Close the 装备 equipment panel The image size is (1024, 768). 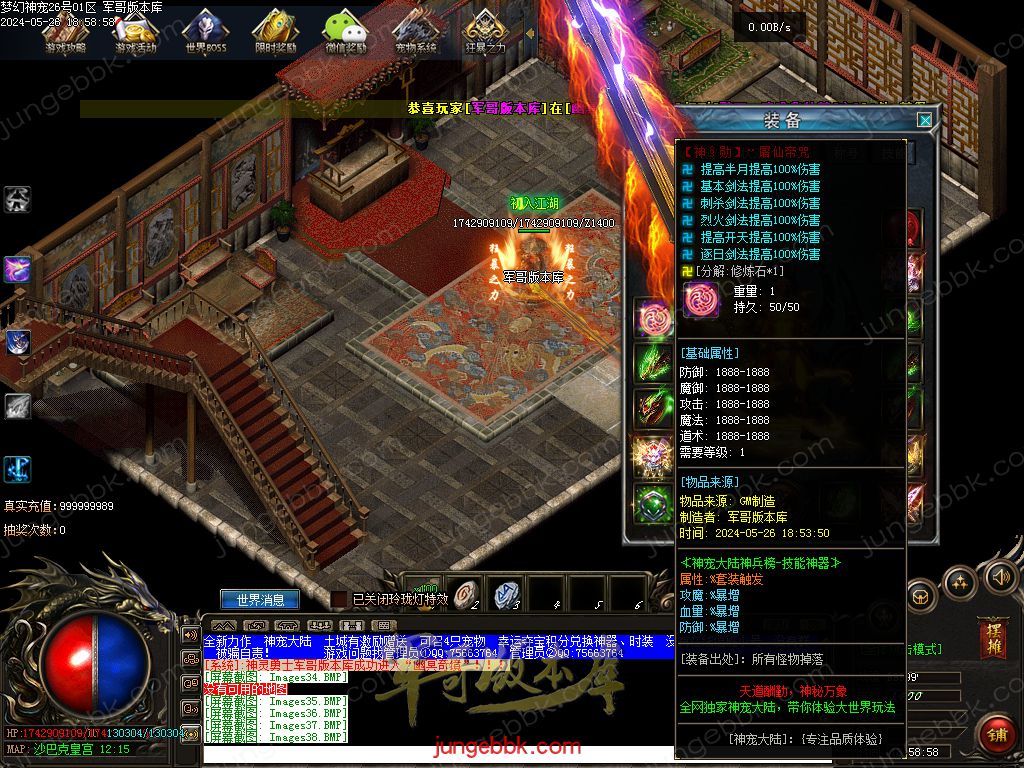925,120
